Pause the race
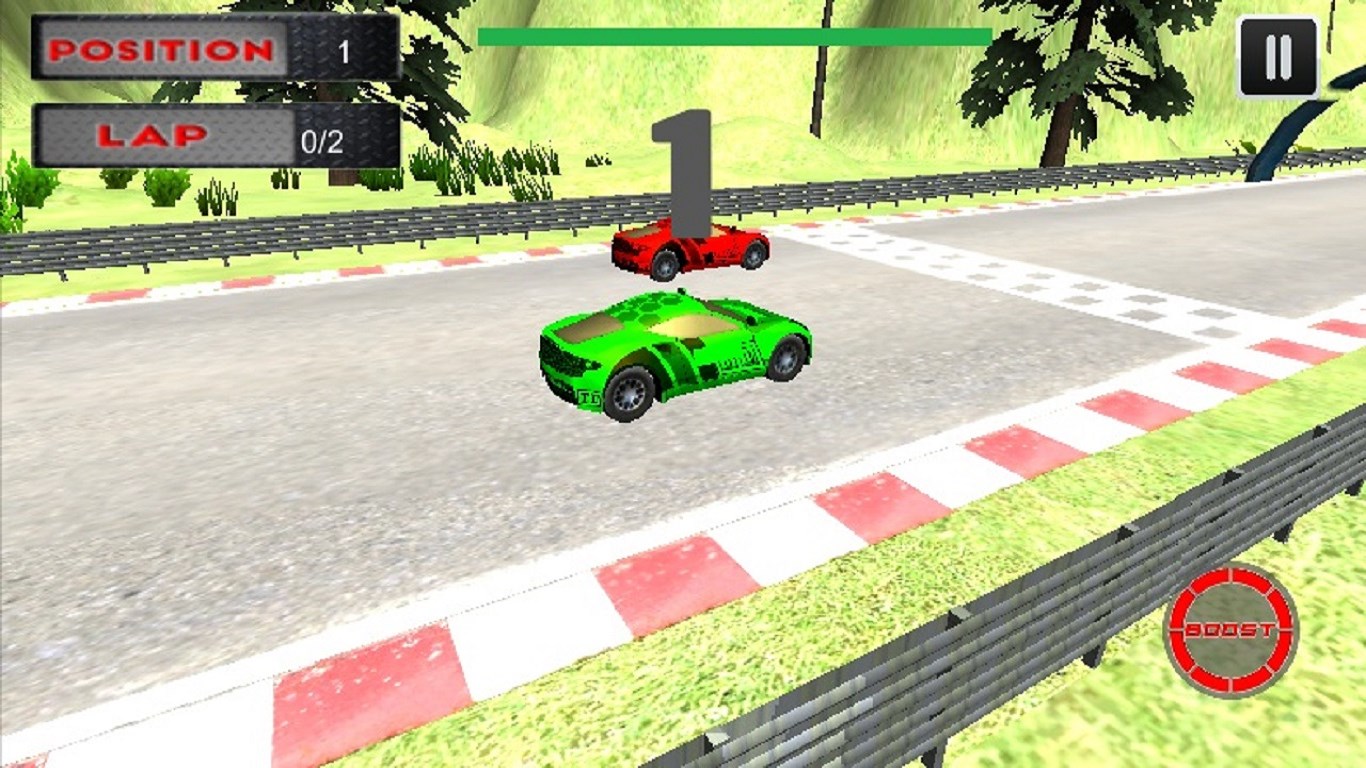 [x=1277, y=57]
